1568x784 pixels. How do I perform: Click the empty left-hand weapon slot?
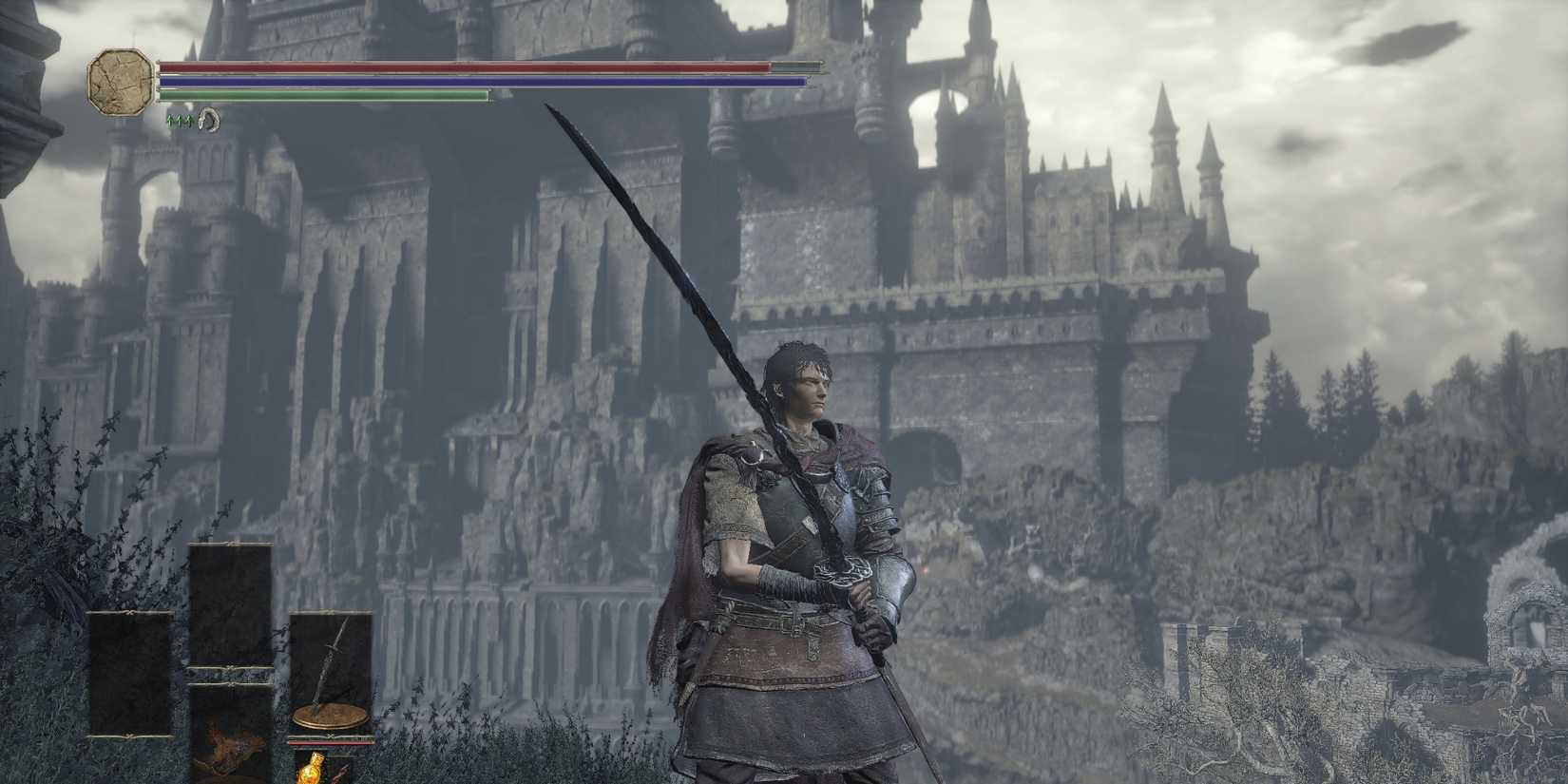(x=130, y=672)
